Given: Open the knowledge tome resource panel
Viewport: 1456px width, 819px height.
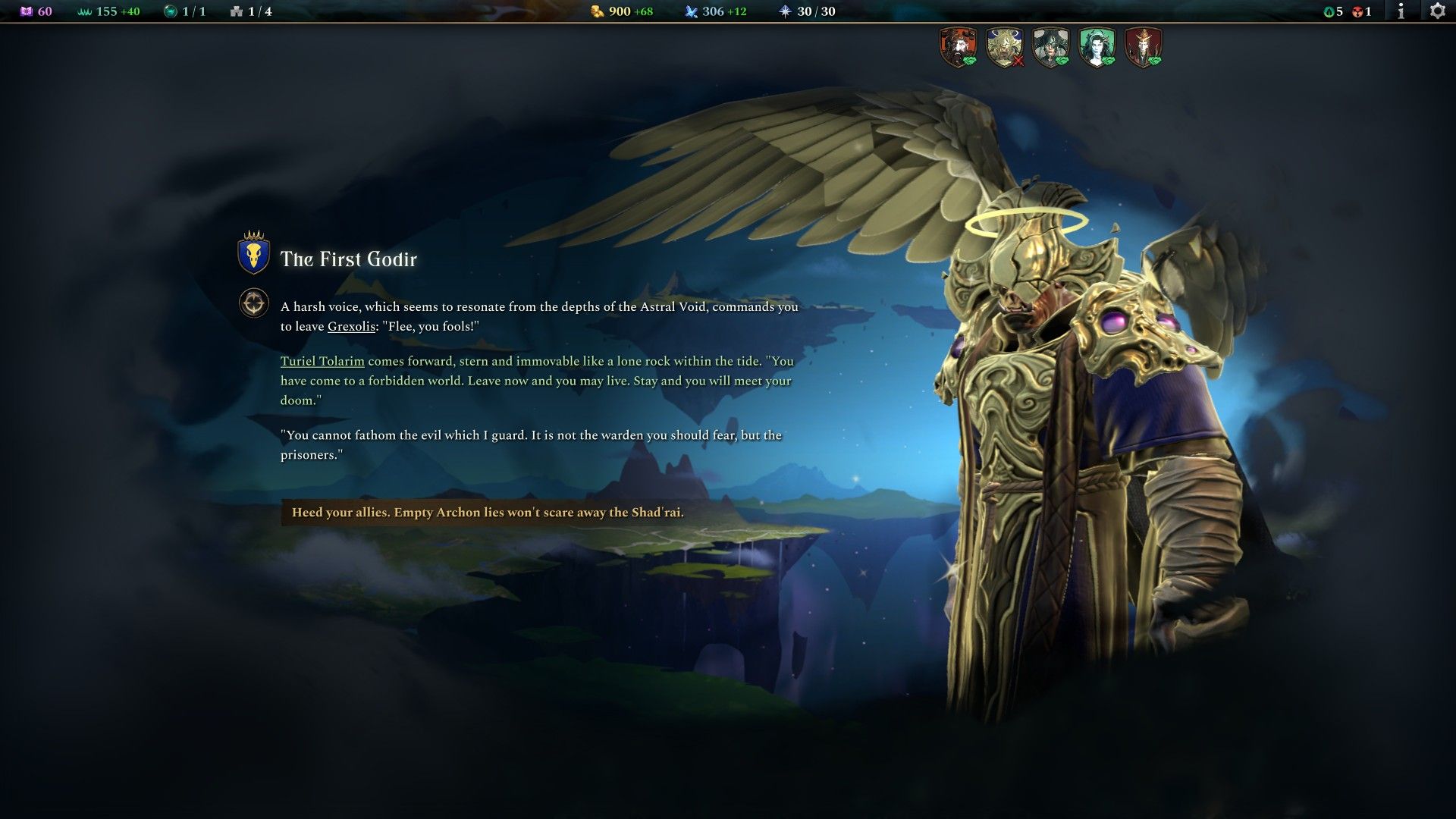Looking at the screenshot, I should [27, 11].
